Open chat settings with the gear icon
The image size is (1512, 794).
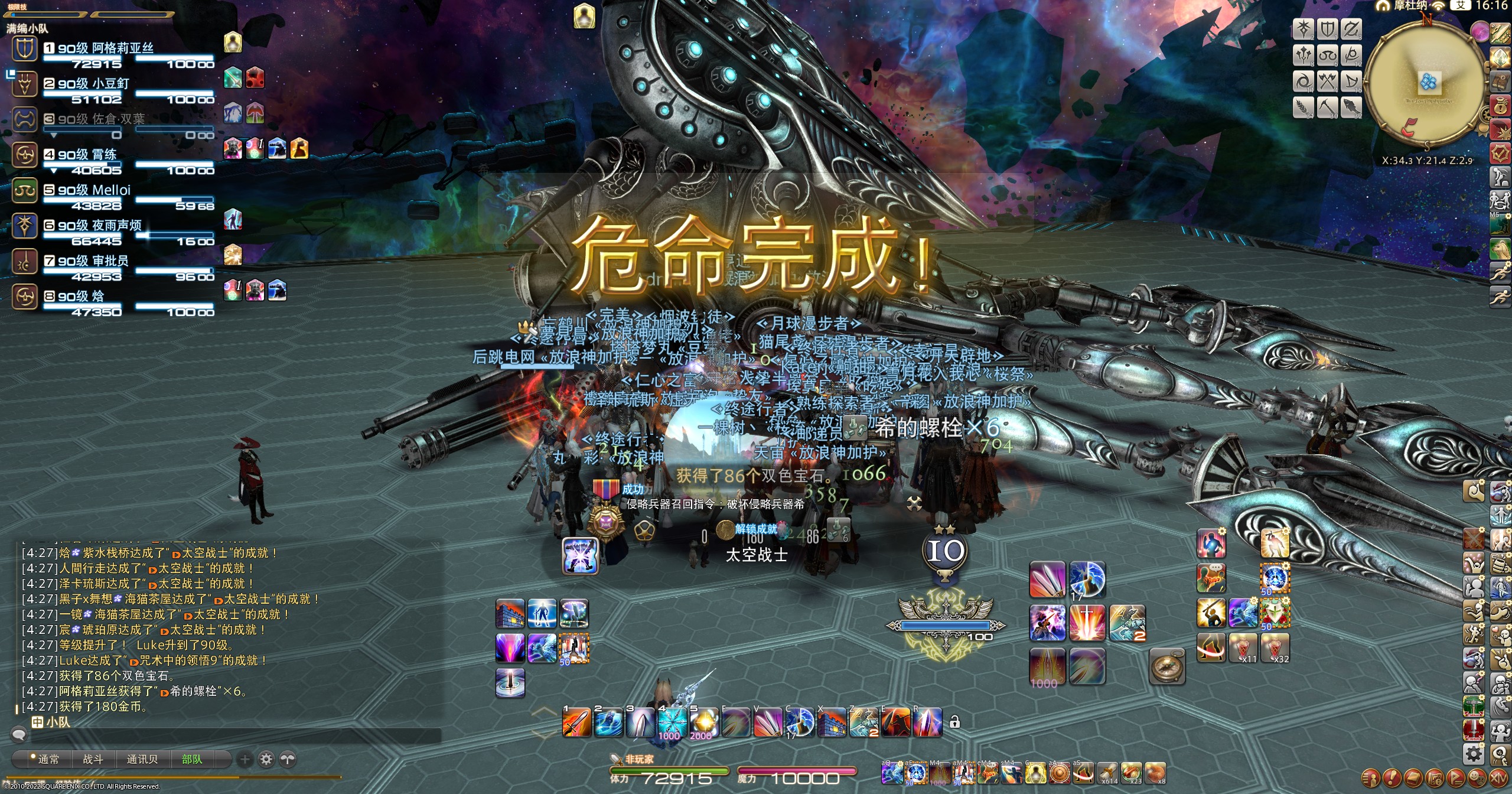[x=266, y=759]
